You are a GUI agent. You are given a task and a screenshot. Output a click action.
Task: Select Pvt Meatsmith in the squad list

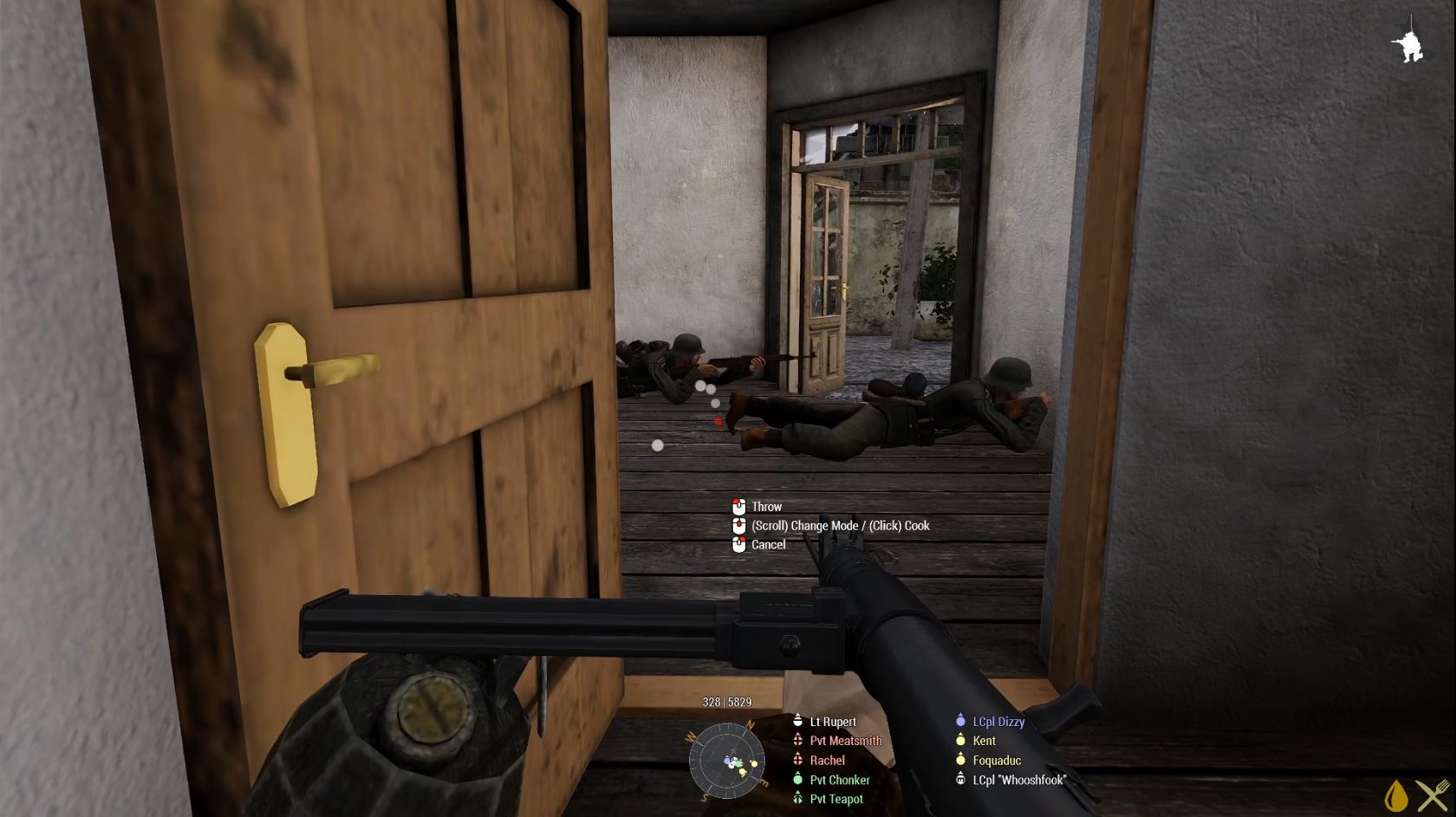[845, 741]
